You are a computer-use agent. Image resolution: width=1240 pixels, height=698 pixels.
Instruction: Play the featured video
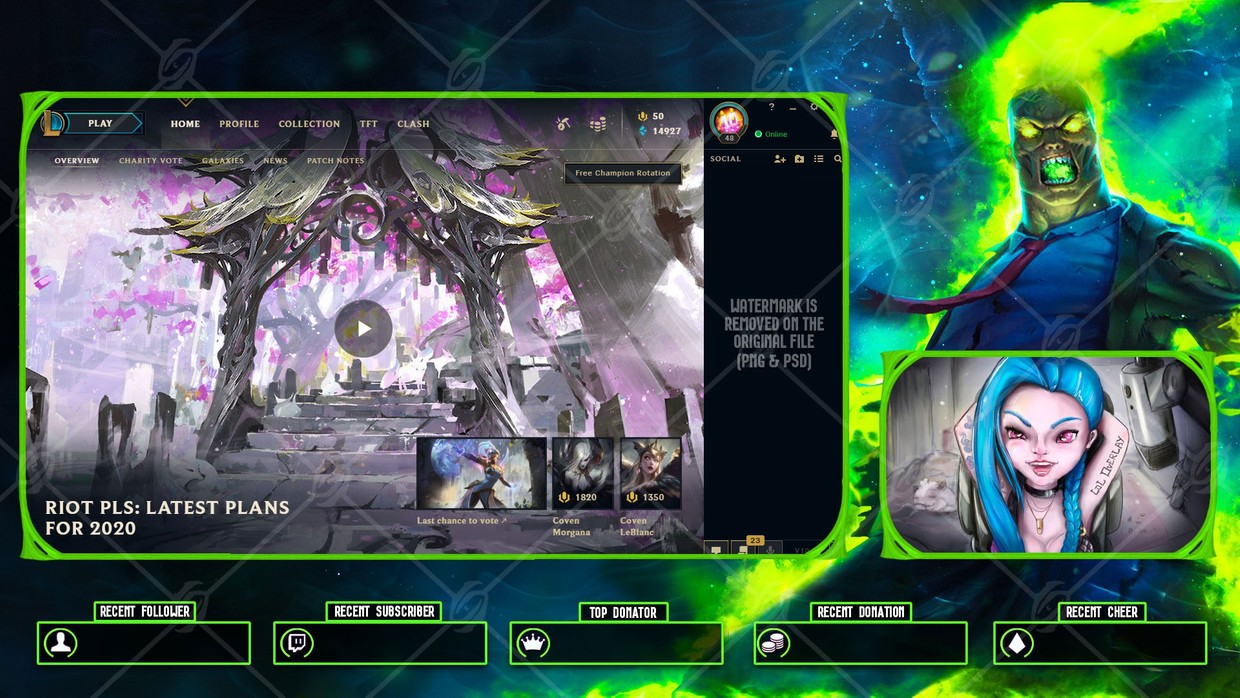362,328
